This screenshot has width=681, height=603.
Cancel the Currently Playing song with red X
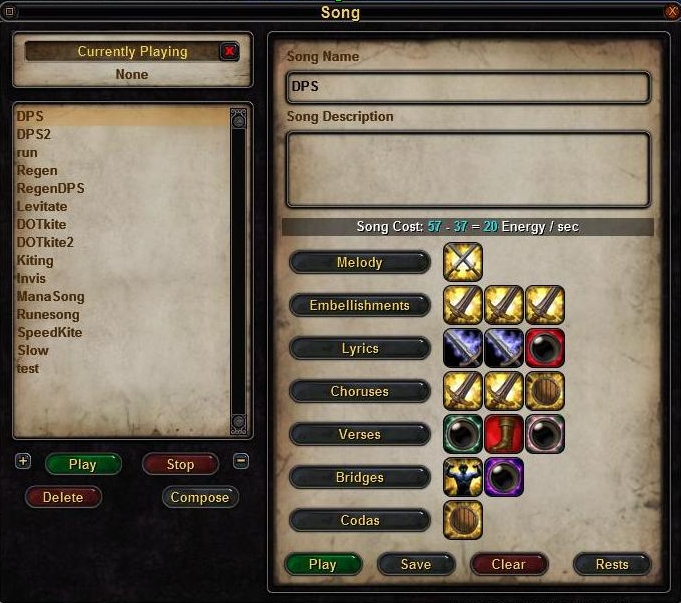click(x=230, y=51)
